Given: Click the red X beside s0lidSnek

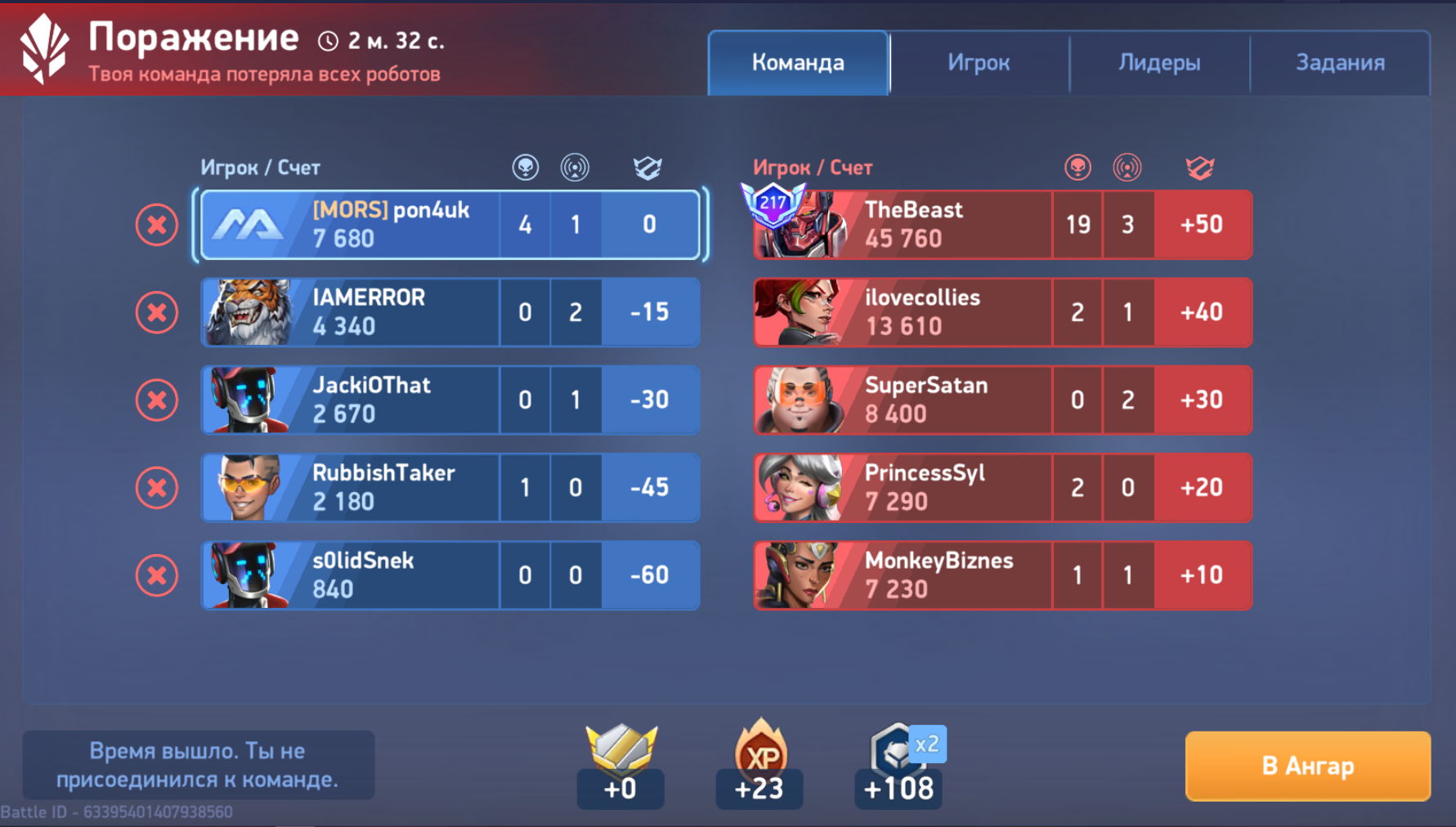Looking at the screenshot, I should [157, 575].
